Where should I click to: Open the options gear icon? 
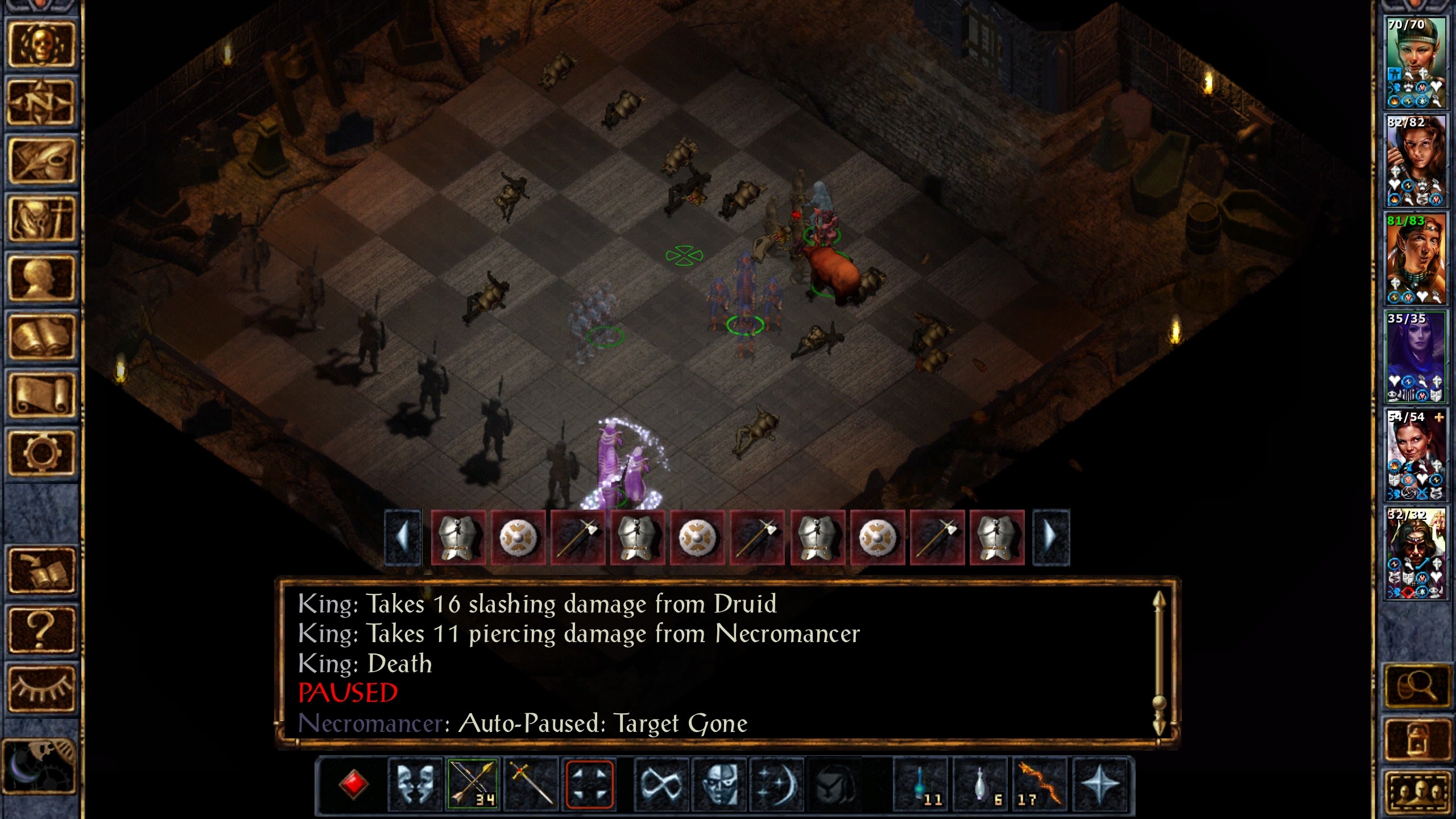pyautogui.click(x=41, y=453)
